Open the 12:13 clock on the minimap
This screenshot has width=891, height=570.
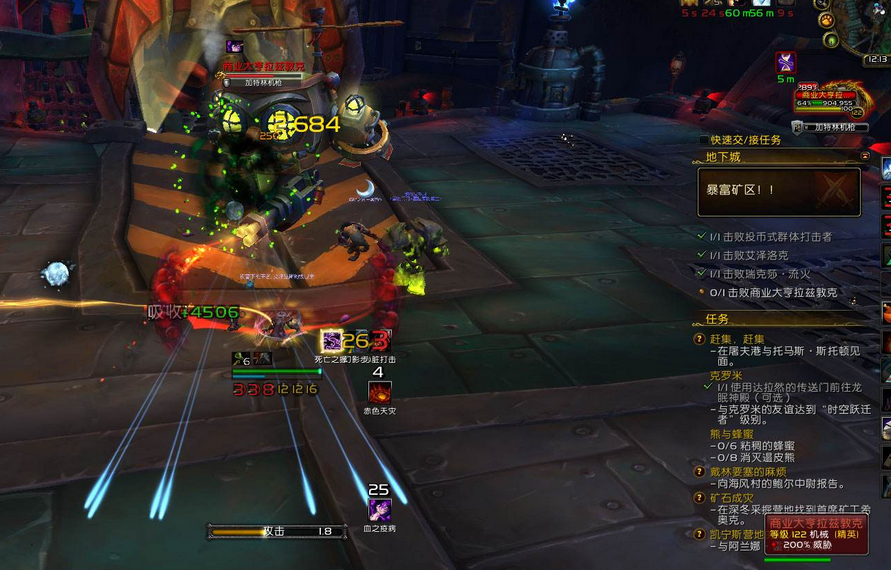click(x=876, y=60)
